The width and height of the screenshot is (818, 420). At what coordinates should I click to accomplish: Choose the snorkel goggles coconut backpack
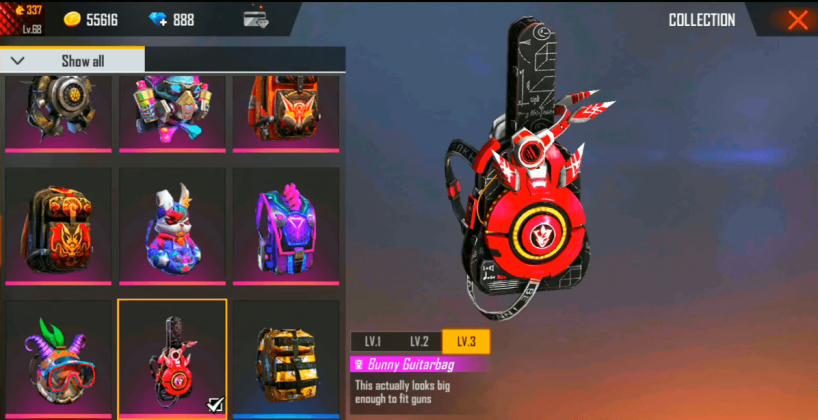click(58, 358)
